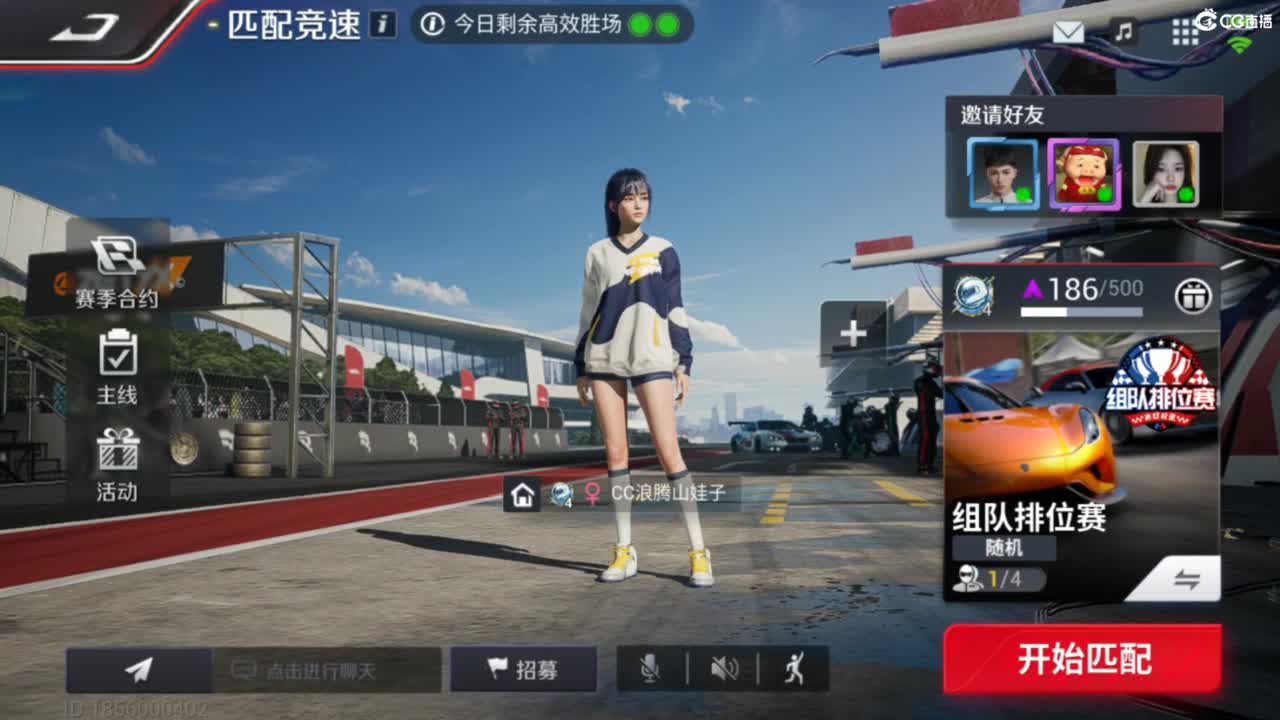This screenshot has height=720, width=1280.
Task: Toggle the speaker sound off
Action: (727, 668)
